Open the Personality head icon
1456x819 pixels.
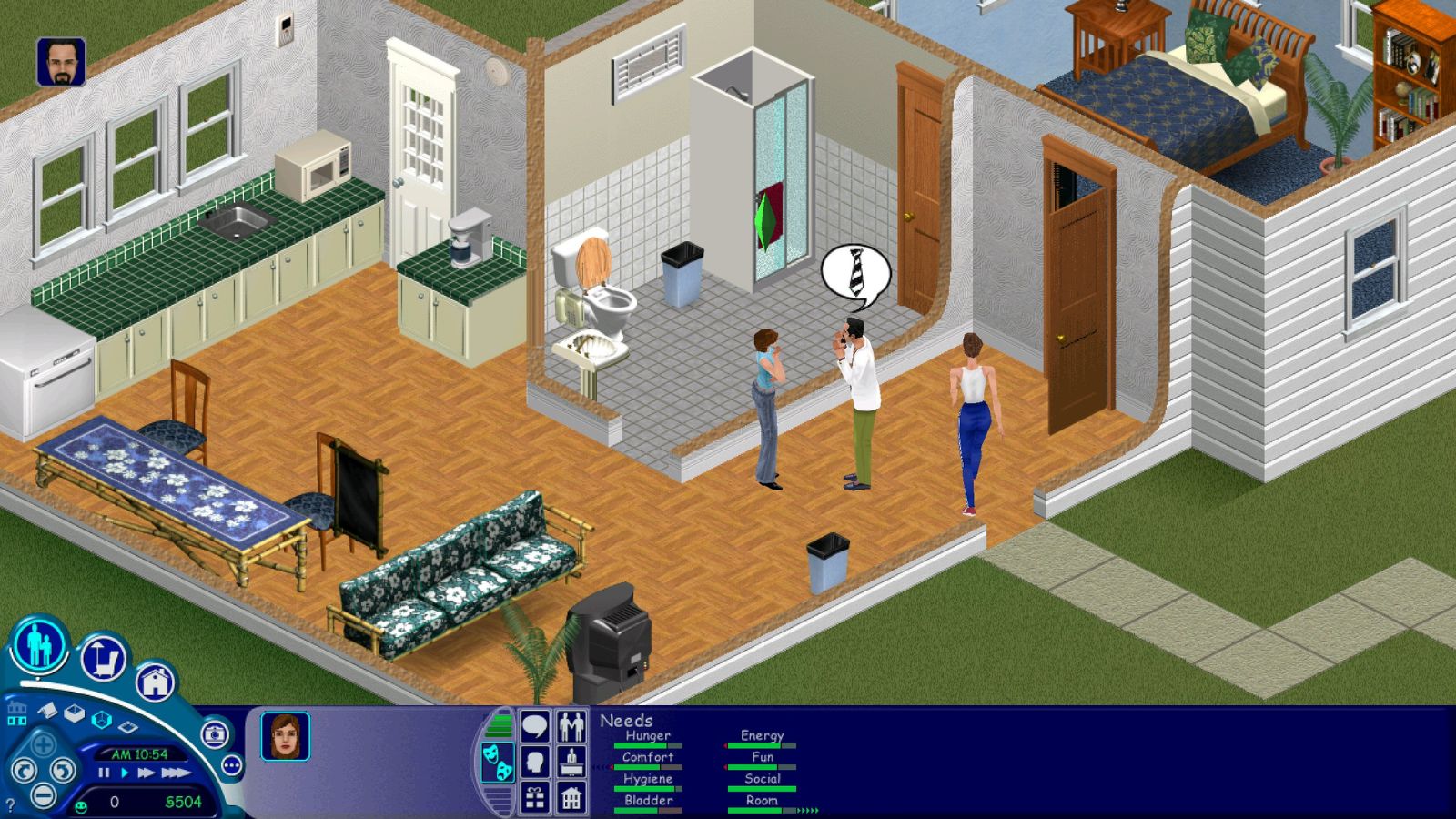point(535,760)
